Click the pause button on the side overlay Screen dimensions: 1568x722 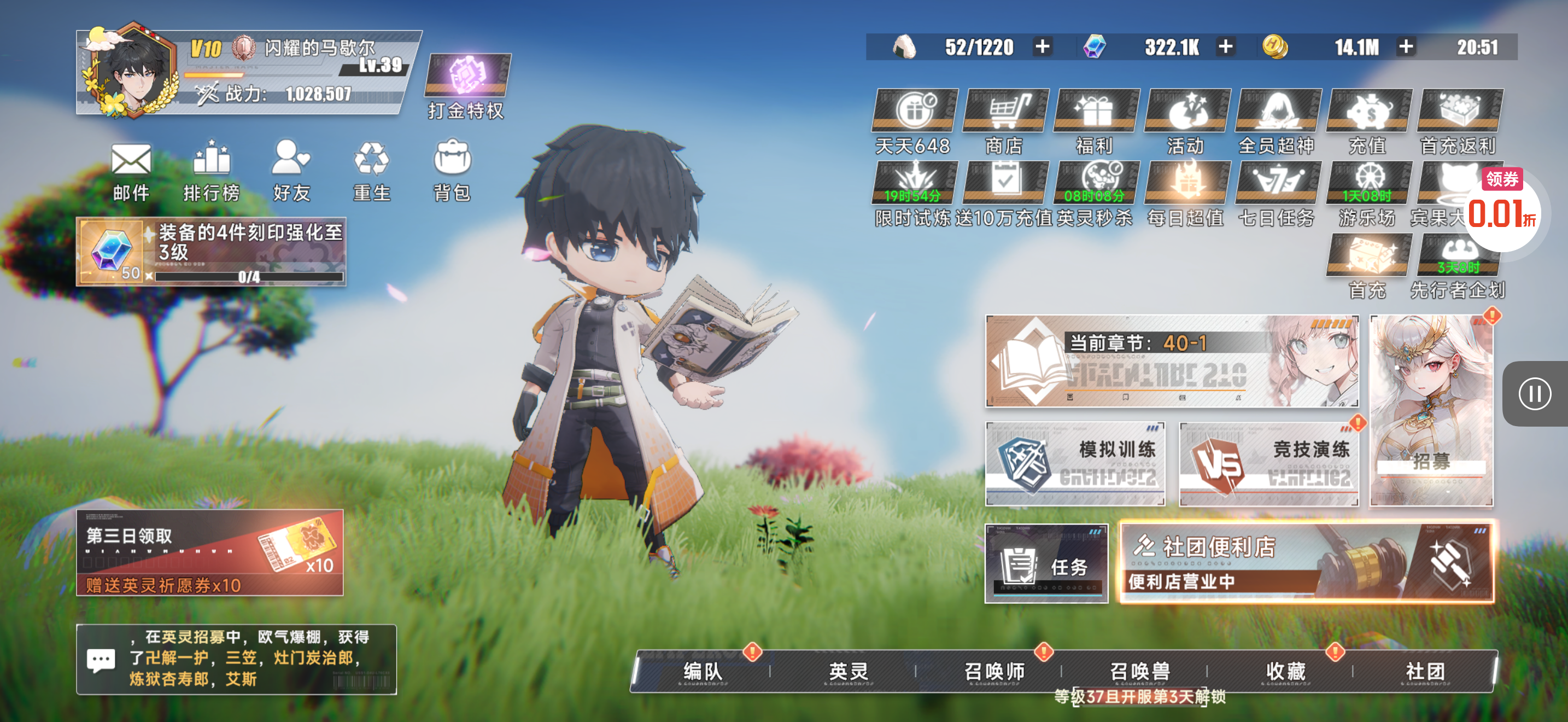1534,394
